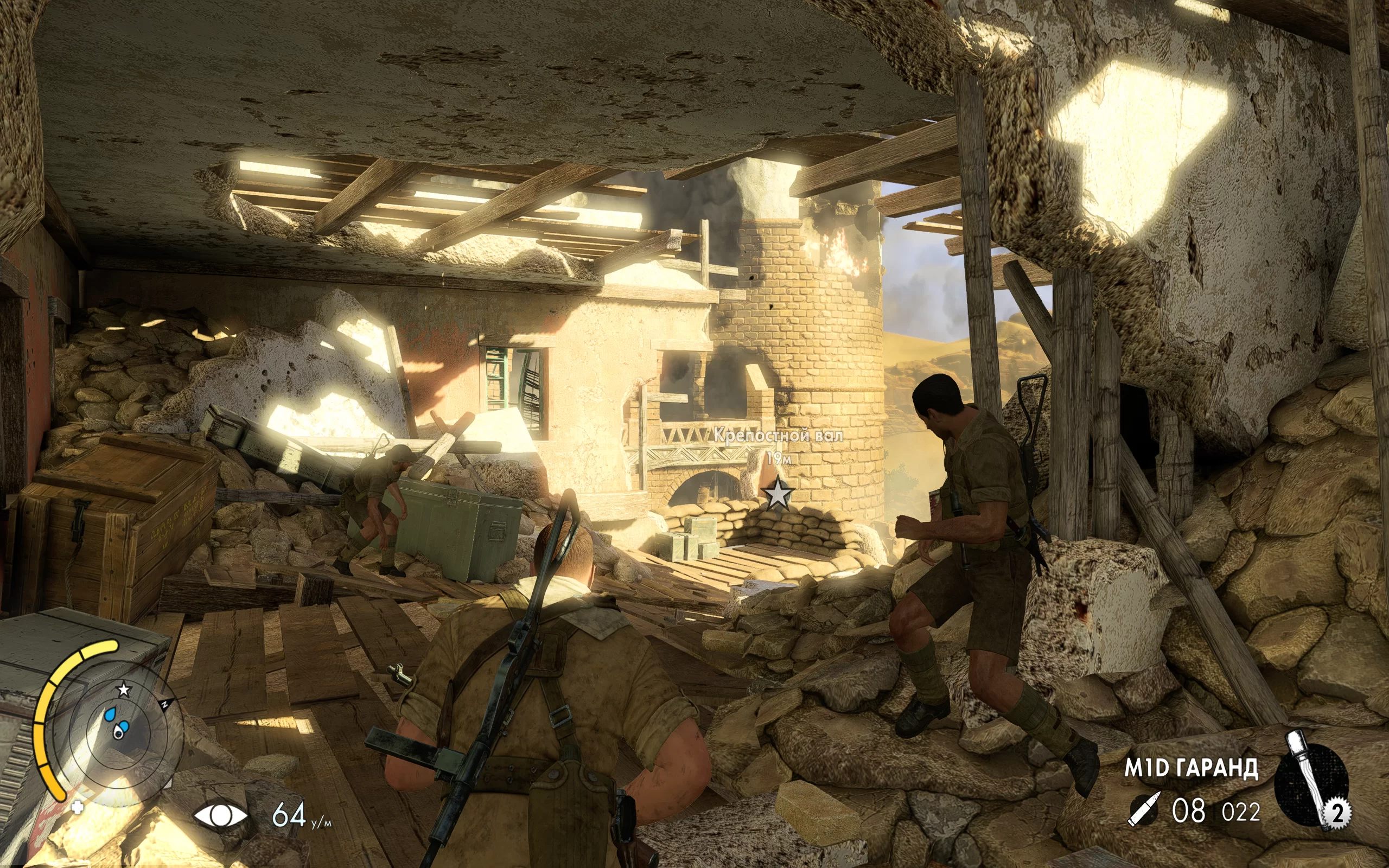Click the M1D Garand weapon label

coord(1191,768)
